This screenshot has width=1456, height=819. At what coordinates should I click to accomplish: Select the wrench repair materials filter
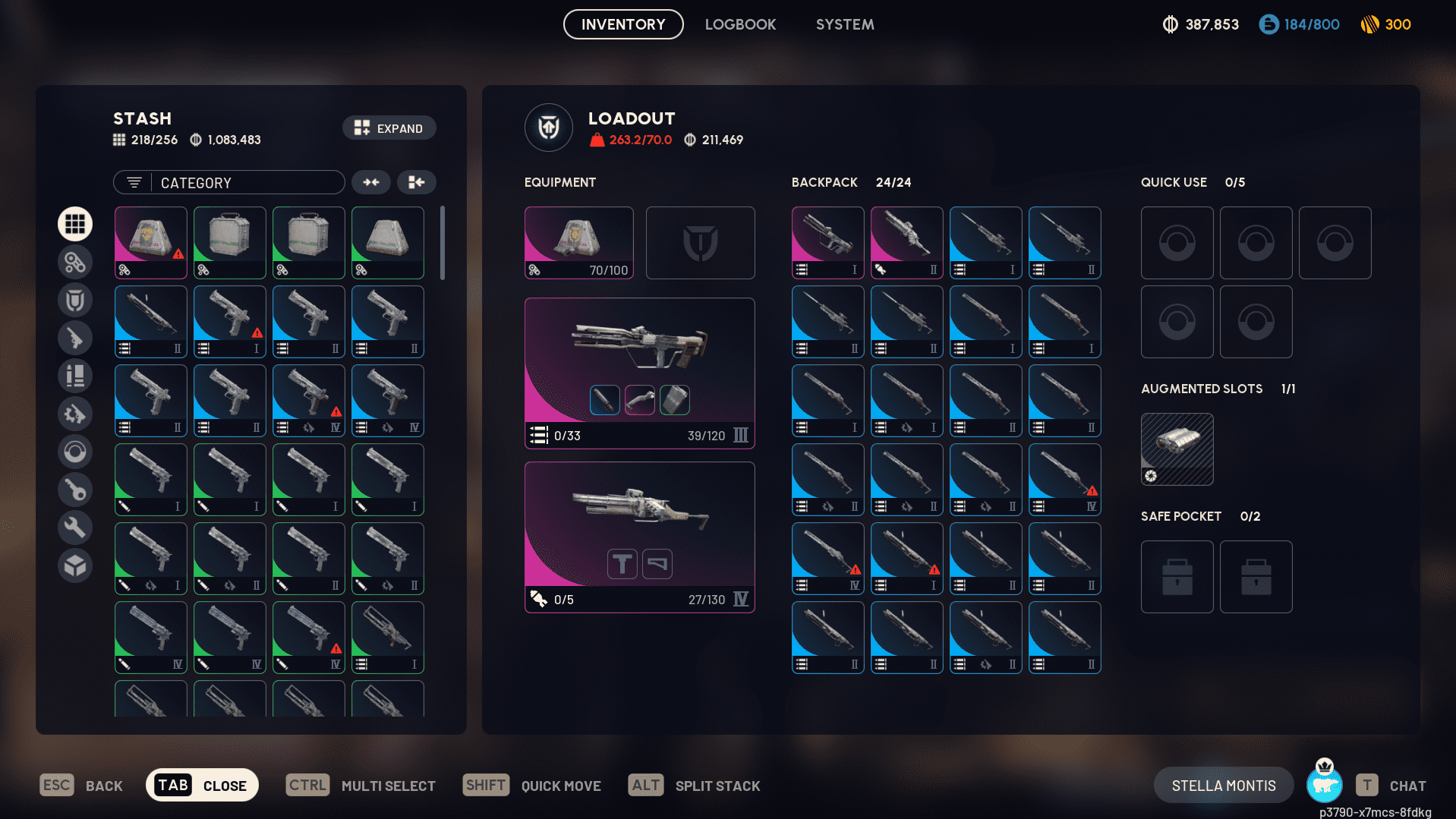[x=75, y=528]
